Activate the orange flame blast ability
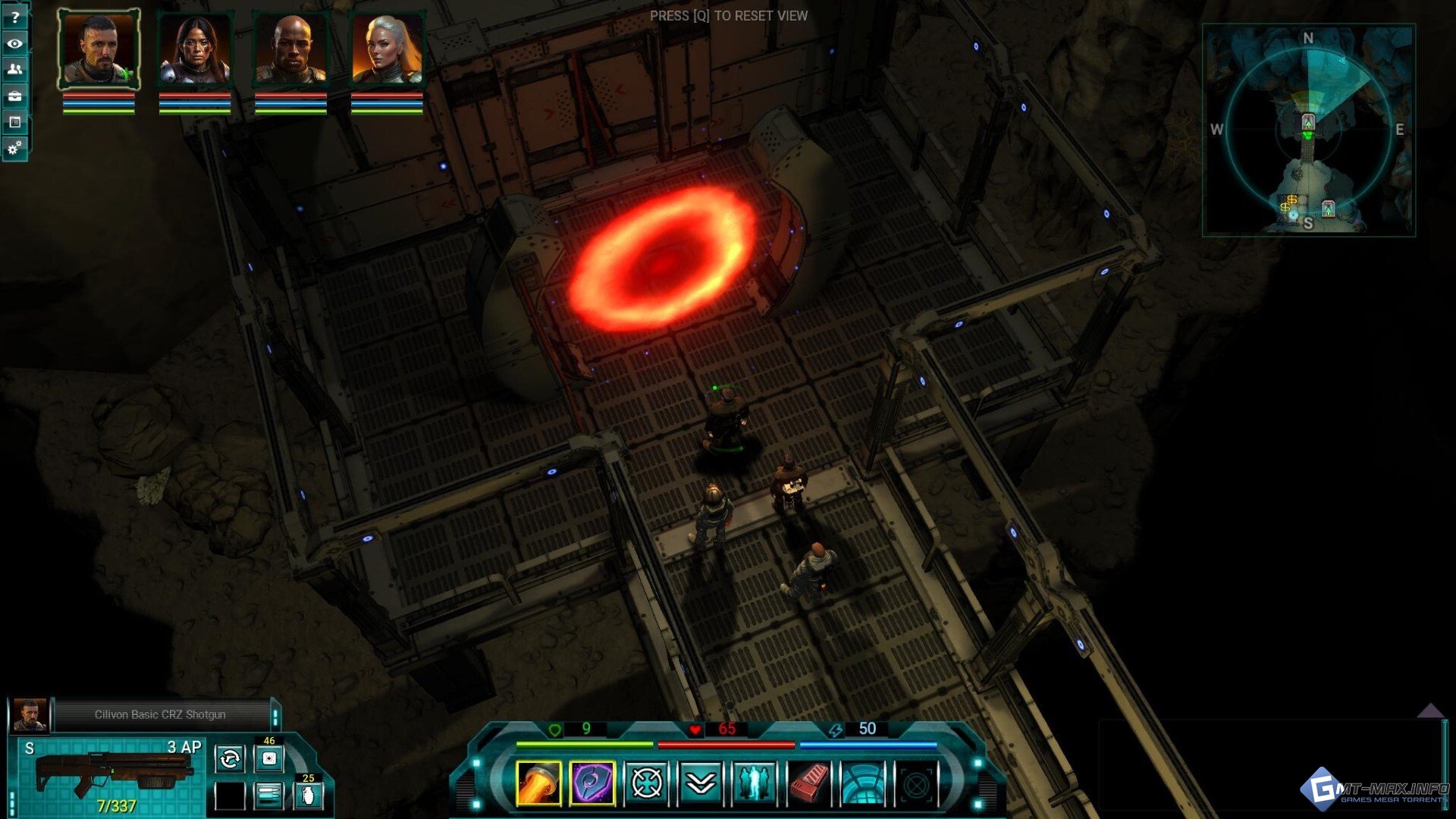This screenshot has height=819, width=1456. [x=538, y=783]
